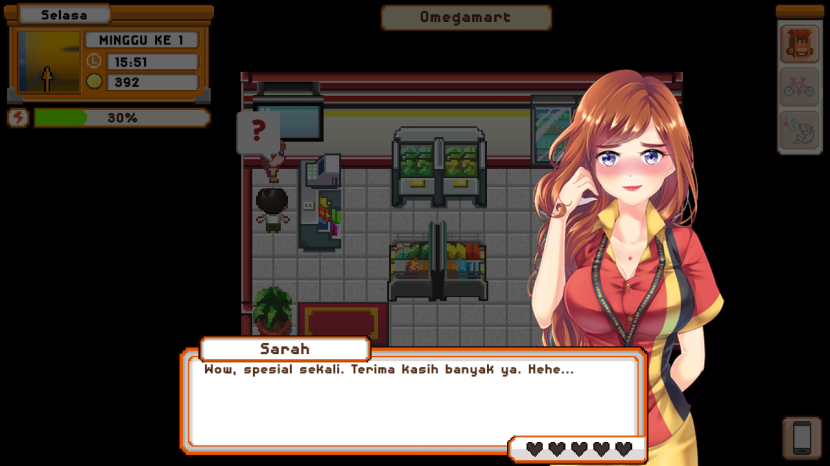
Task: Advance Sarah's dialogue box
Action: click(412, 400)
